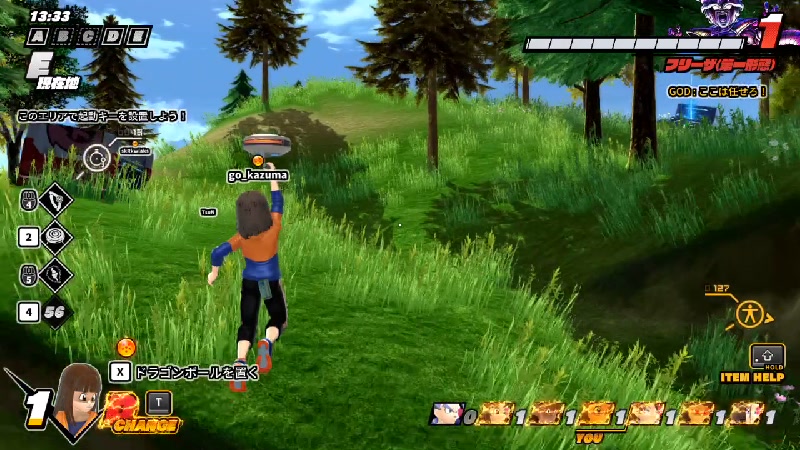Image resolution: width=800 pixels, height=450 pixels.
Task: Click the red CHANGE transformation icon
Action: tap(122, 410)
